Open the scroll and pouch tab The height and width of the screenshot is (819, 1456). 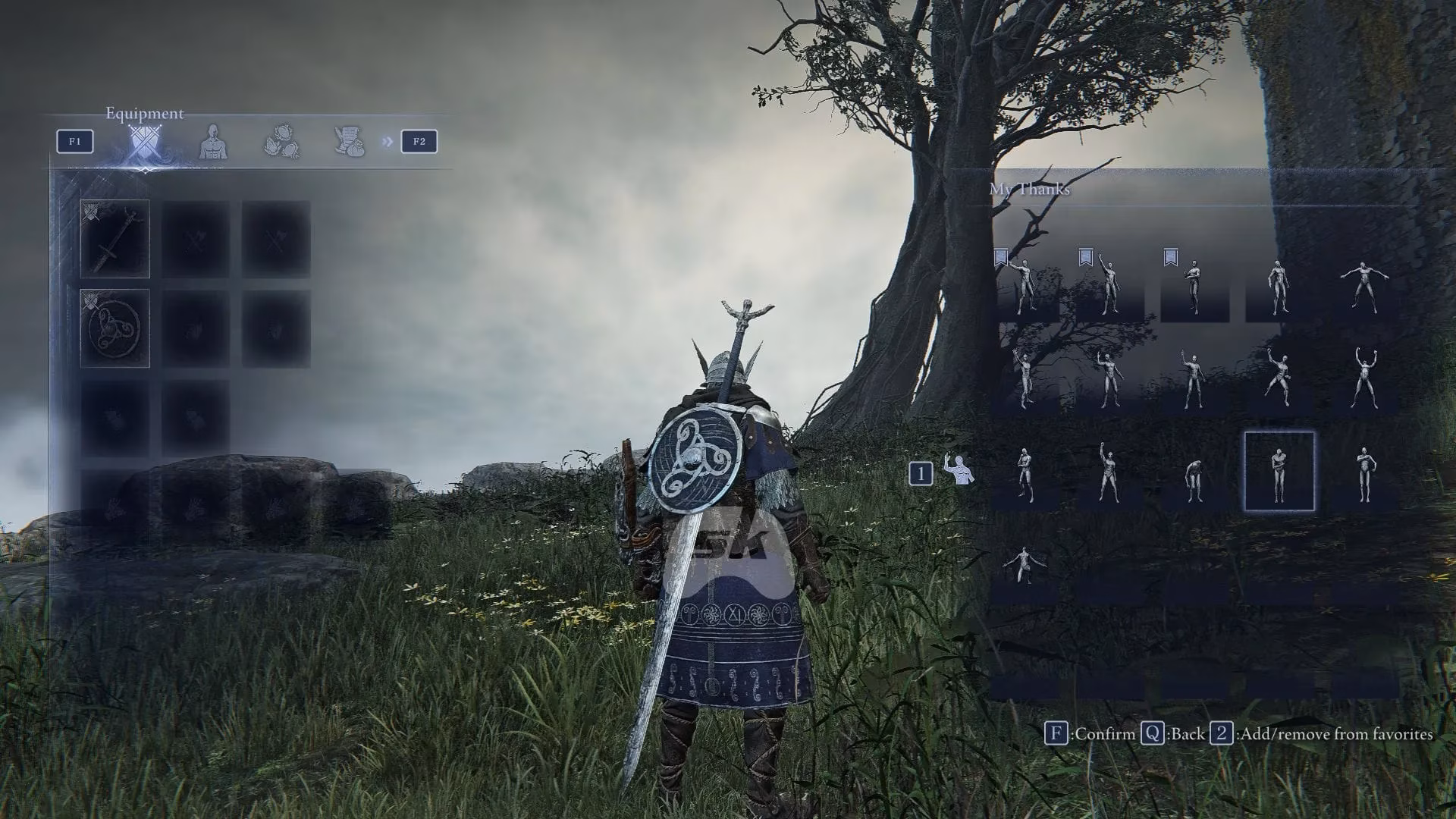(x=350, y=142)
